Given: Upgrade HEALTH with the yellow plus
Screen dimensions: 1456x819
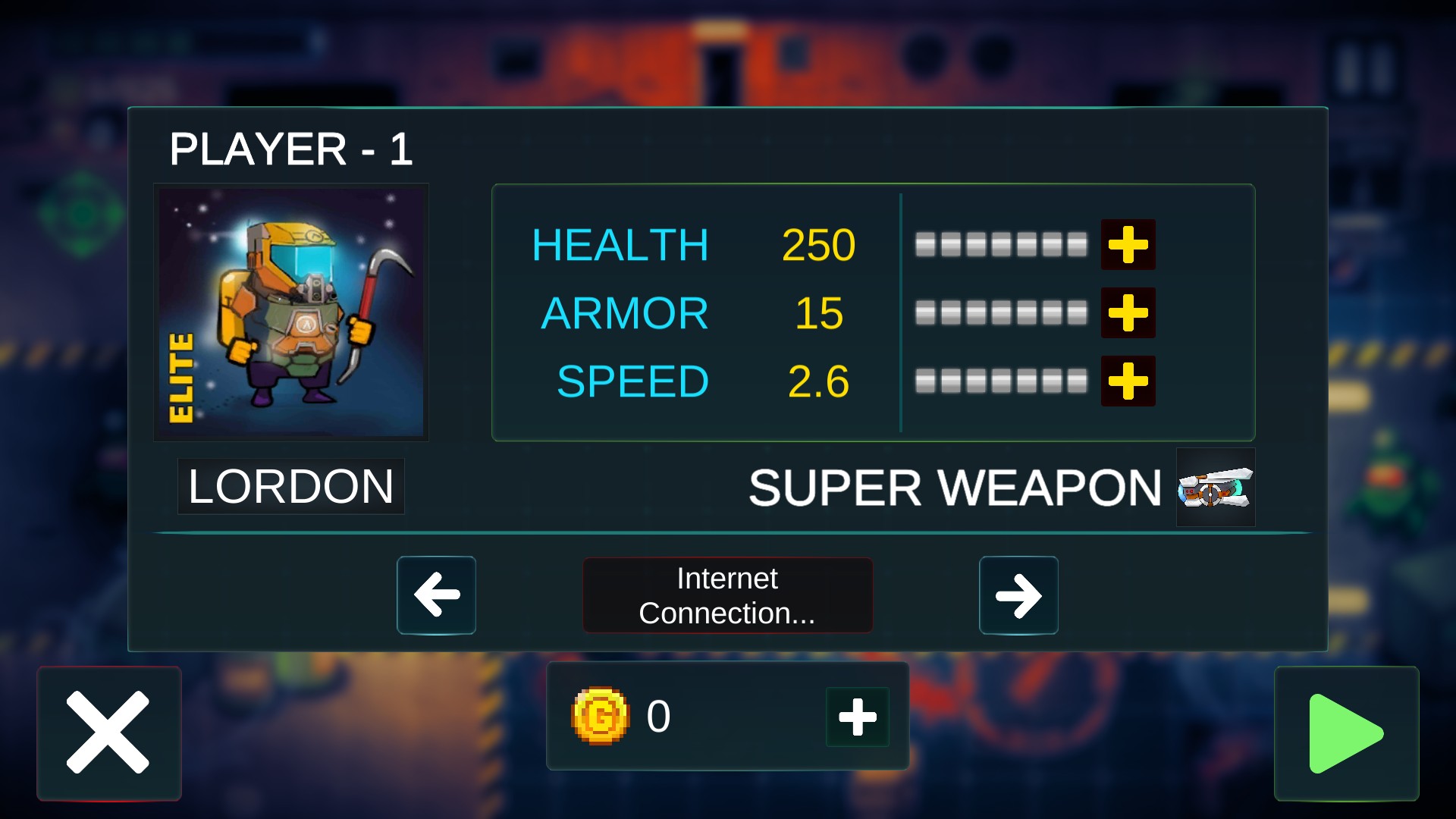Looking at the screenshot, I should [x=1128, y=245].
